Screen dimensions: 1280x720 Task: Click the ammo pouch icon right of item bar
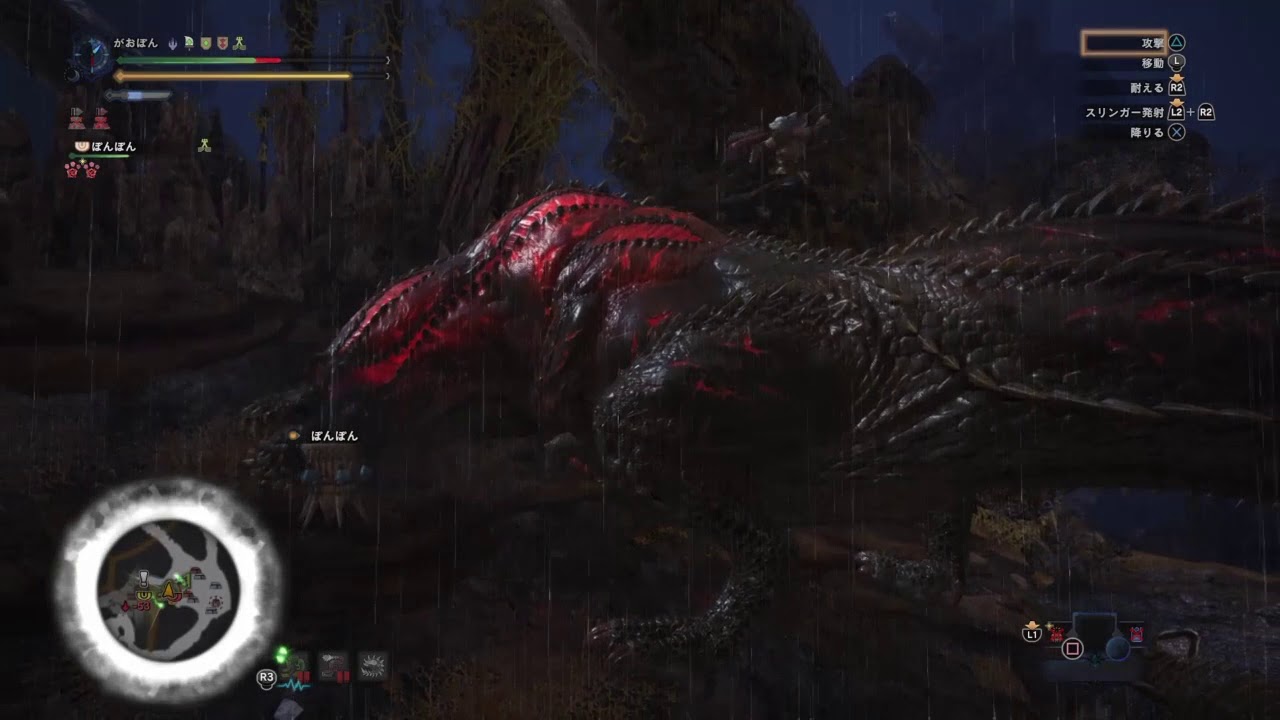(x=1137, y=634)
